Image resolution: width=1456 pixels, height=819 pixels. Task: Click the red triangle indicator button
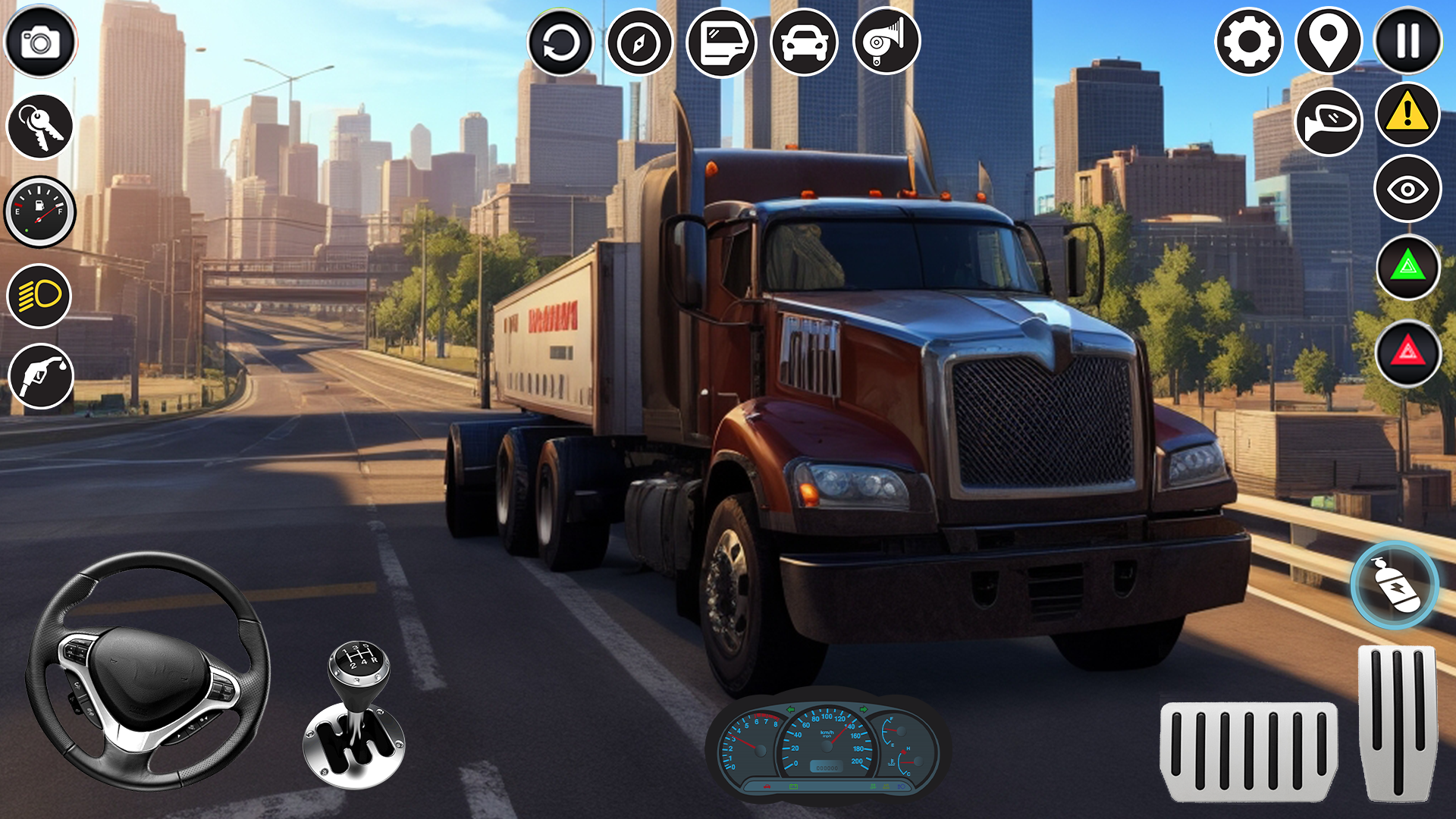(x=1408, y=353)
